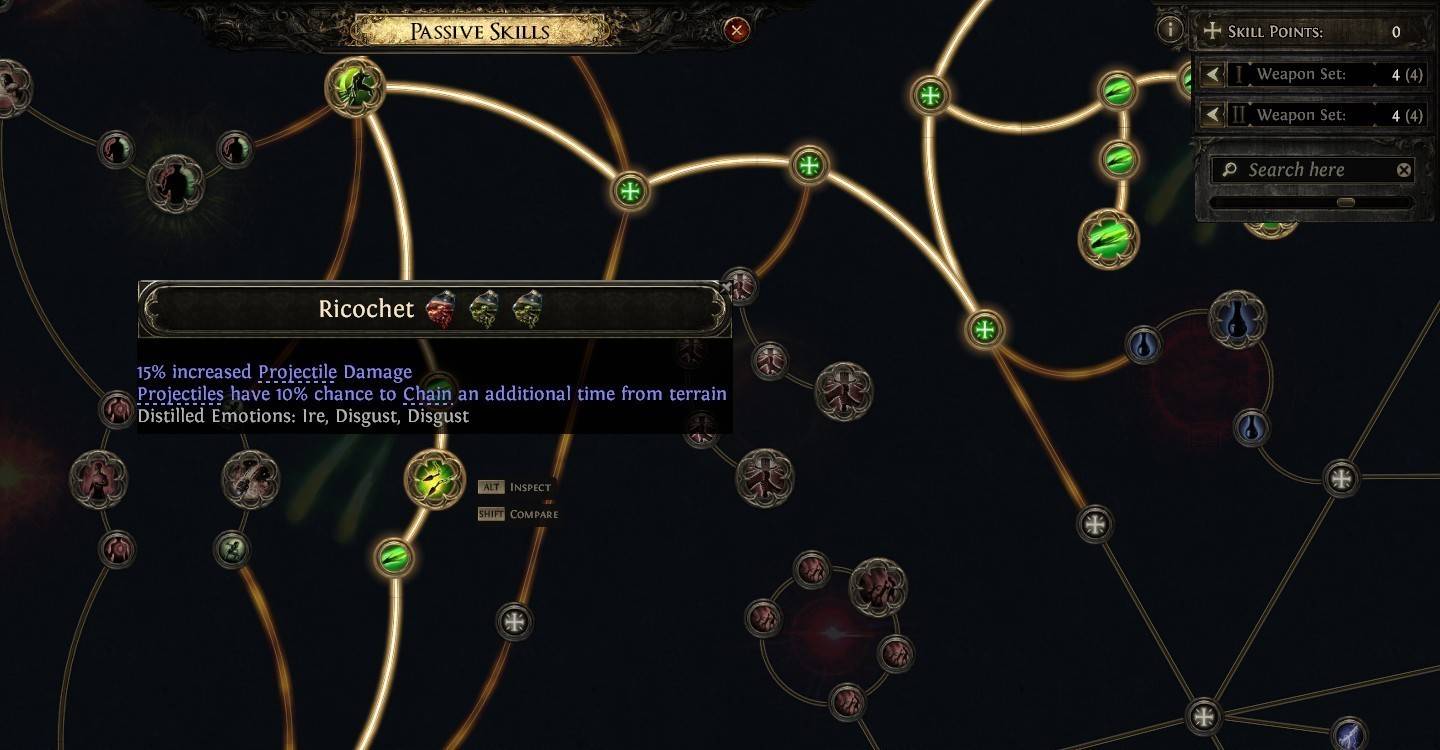Select the first Distilled Disgust icon in the tooltip
The image size is (1440, 750).
pyautogui.click(x=484, y=308)
